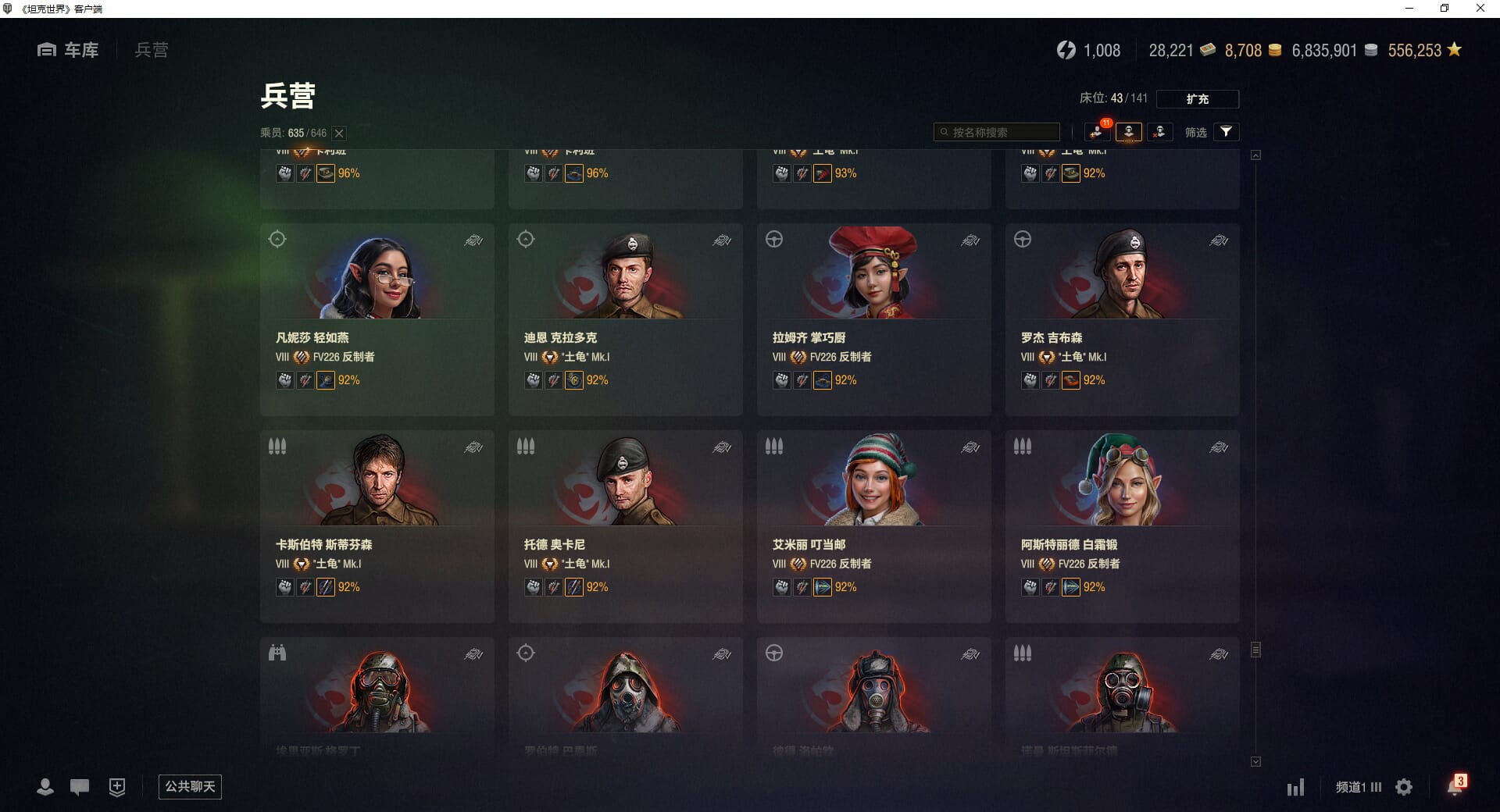Click the 按名称搜索 name search field
The height and width of the screenshot is (812, 1500).
(x=997, y=132)
